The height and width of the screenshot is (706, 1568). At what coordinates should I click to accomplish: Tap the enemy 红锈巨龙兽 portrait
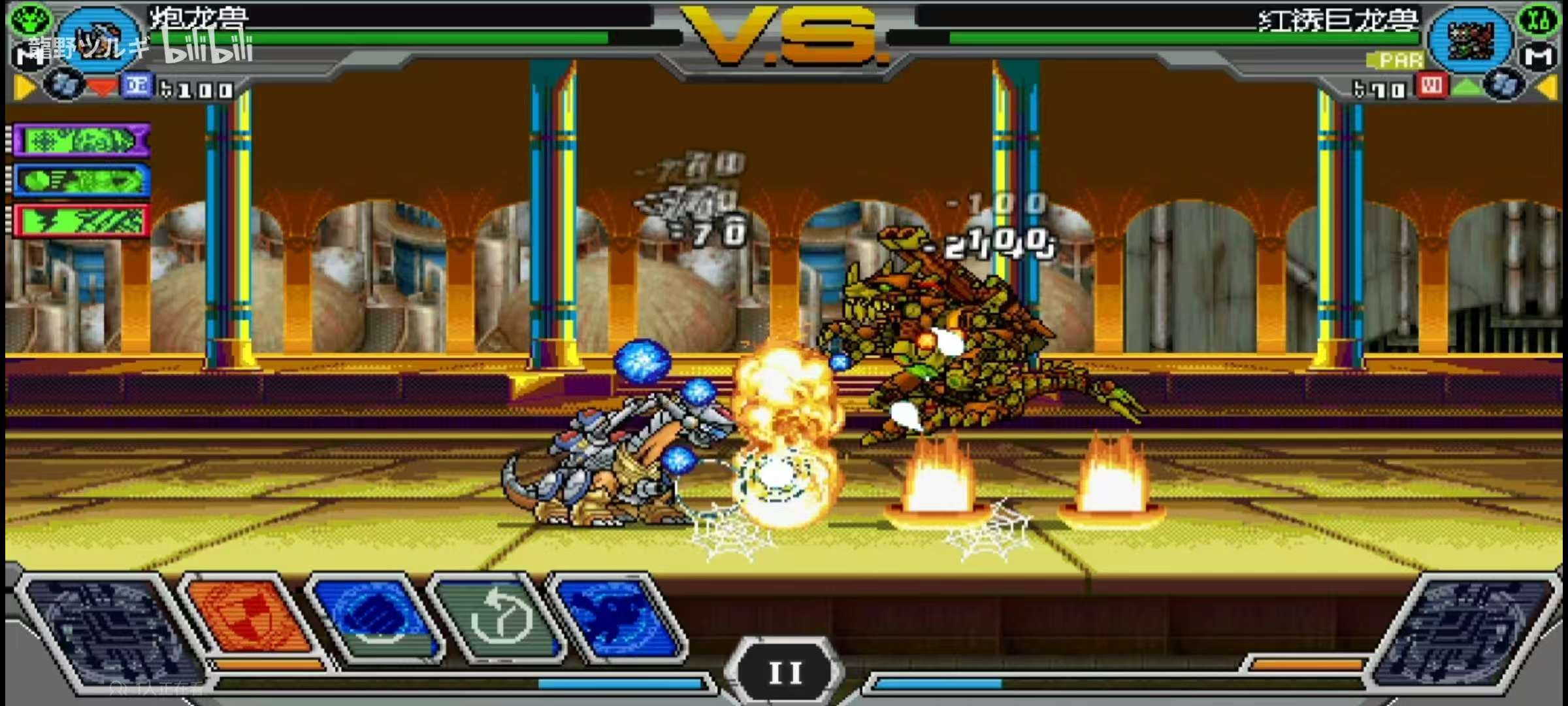click(x=1470, y=39)
